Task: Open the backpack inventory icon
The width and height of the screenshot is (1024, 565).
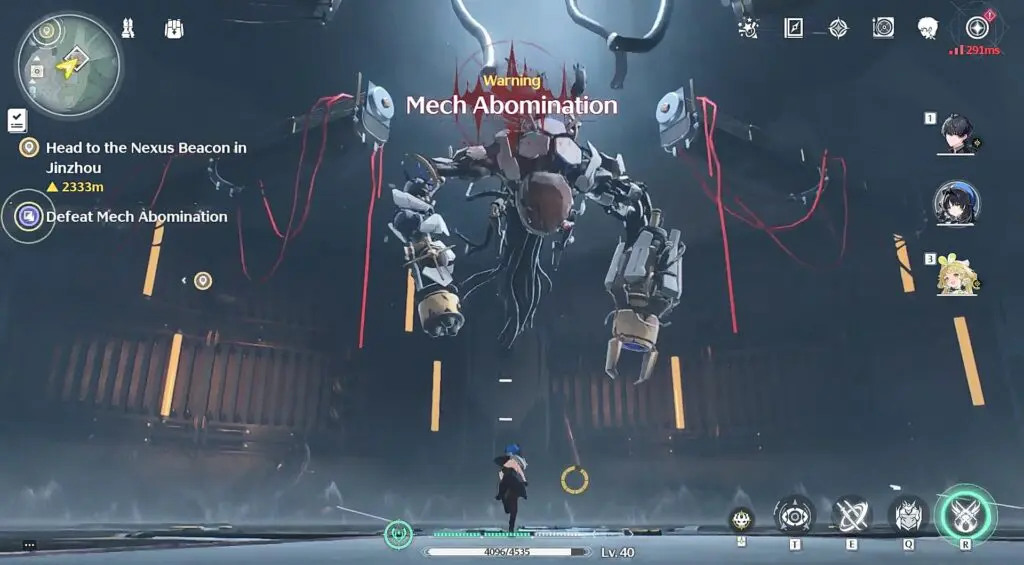Action: [174, 29]
